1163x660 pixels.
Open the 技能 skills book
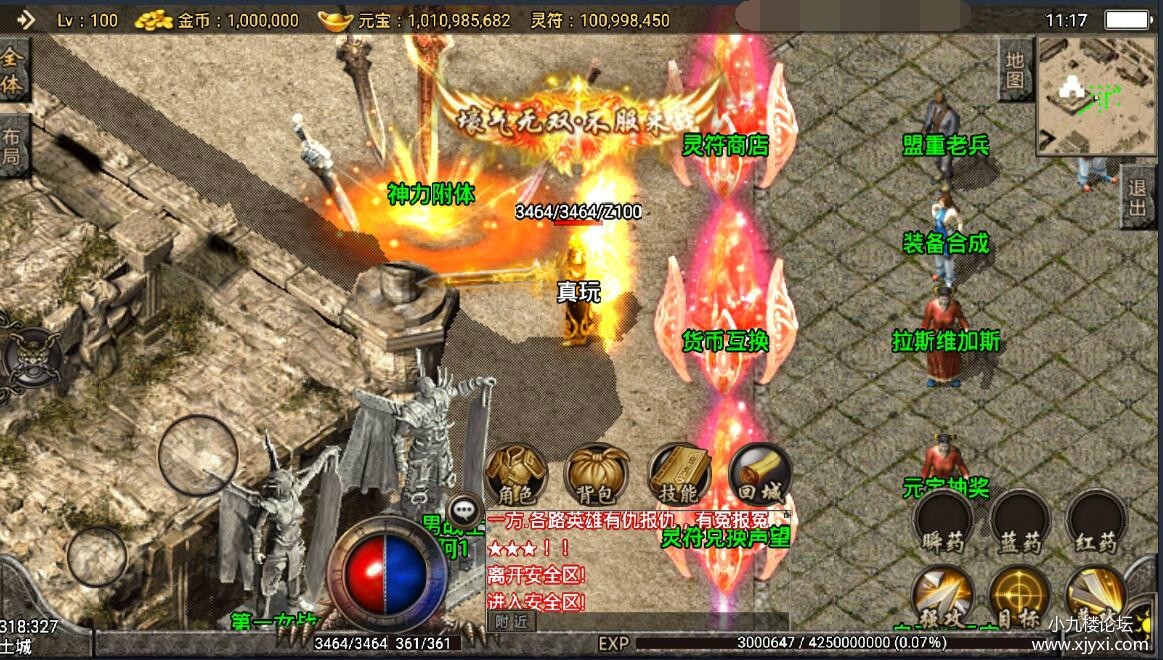tap(680, 474)
